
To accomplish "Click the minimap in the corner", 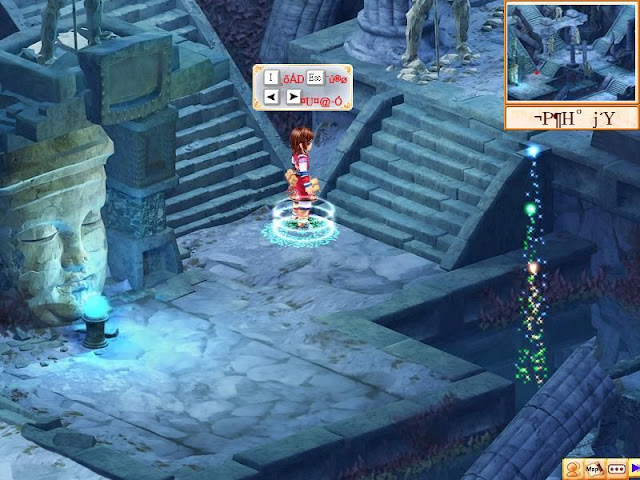I will pos(571,52).
